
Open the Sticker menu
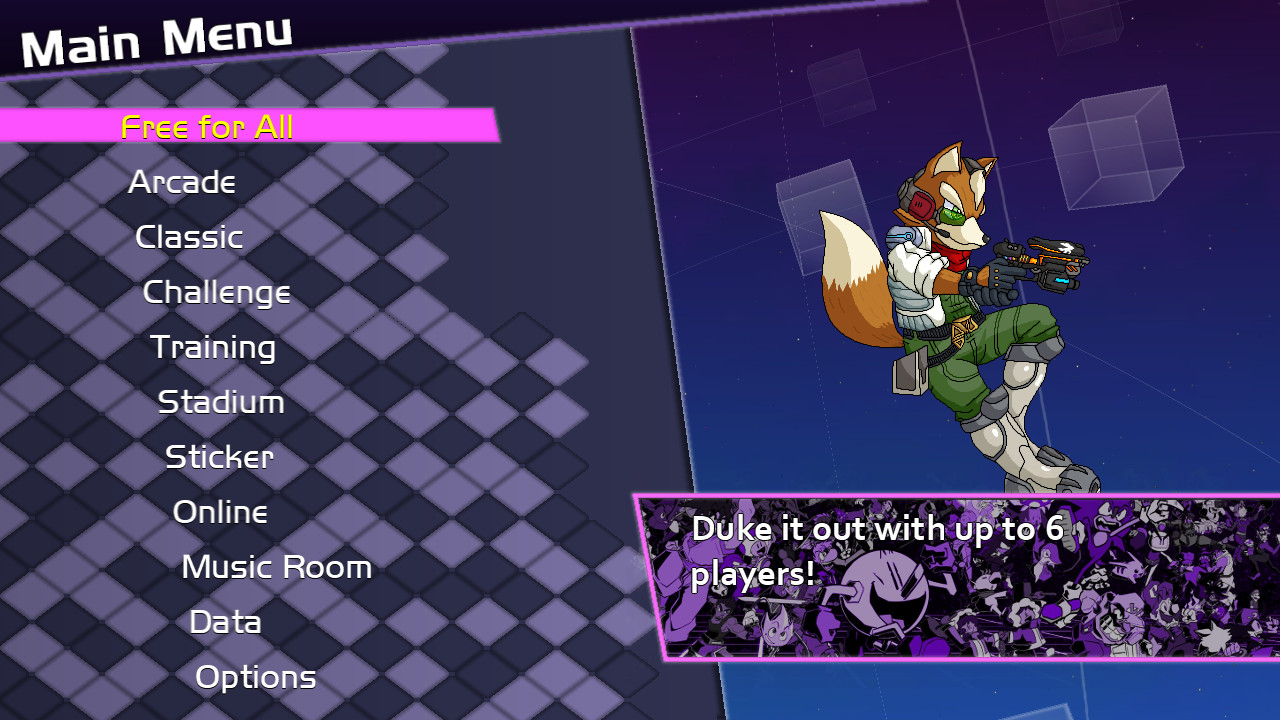pos(217,457)
